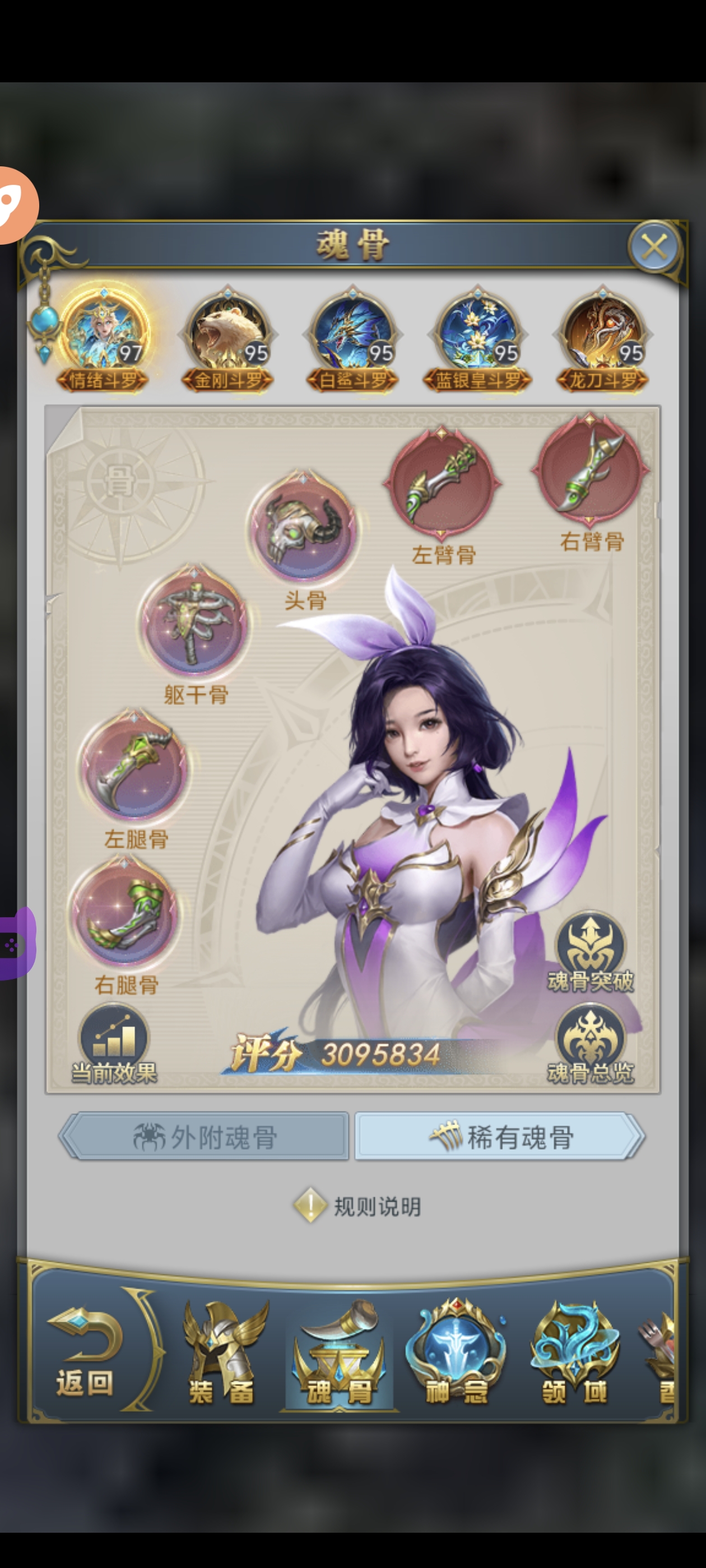Close the 魂骨 panel
The width and height of the screenshot is (706, 1568).
click(654, 247)
